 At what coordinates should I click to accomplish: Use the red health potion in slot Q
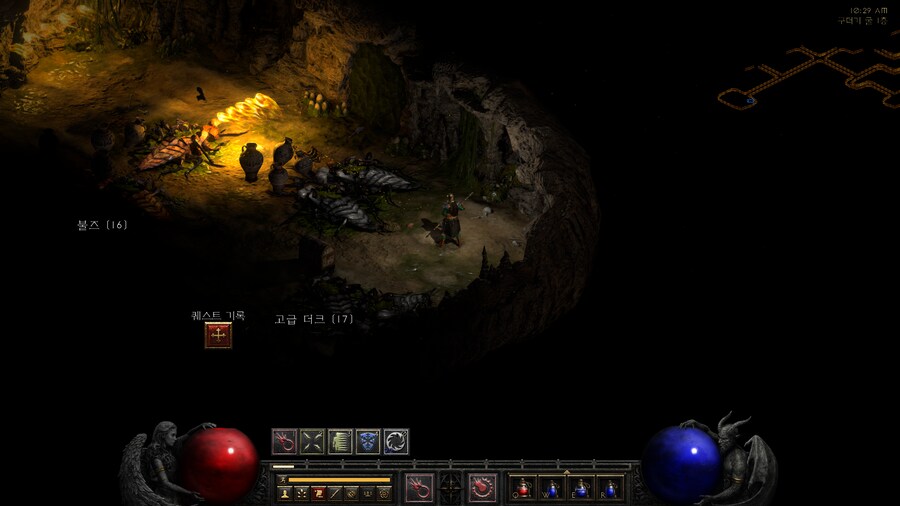tap(524, 488)
